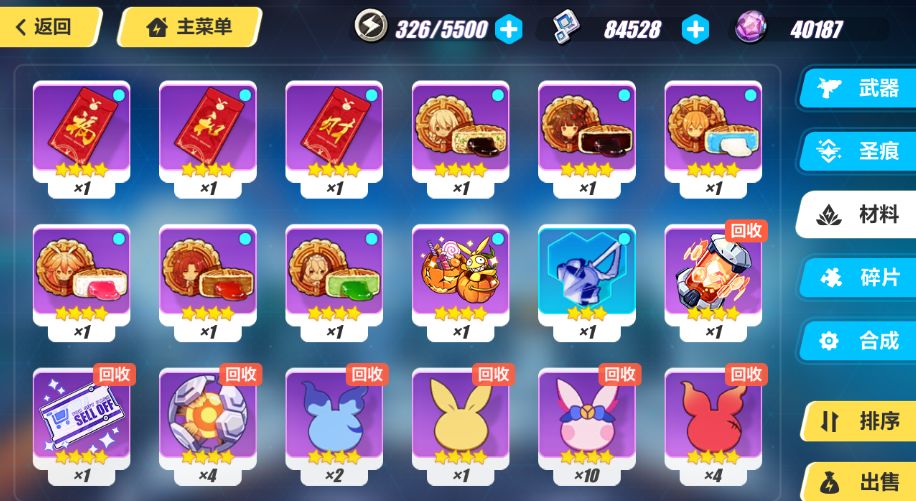The image size is (916, 501).
Task: Switch to the 武器 weapons tab
Action: pyautogui.click(x=860, y=88)
